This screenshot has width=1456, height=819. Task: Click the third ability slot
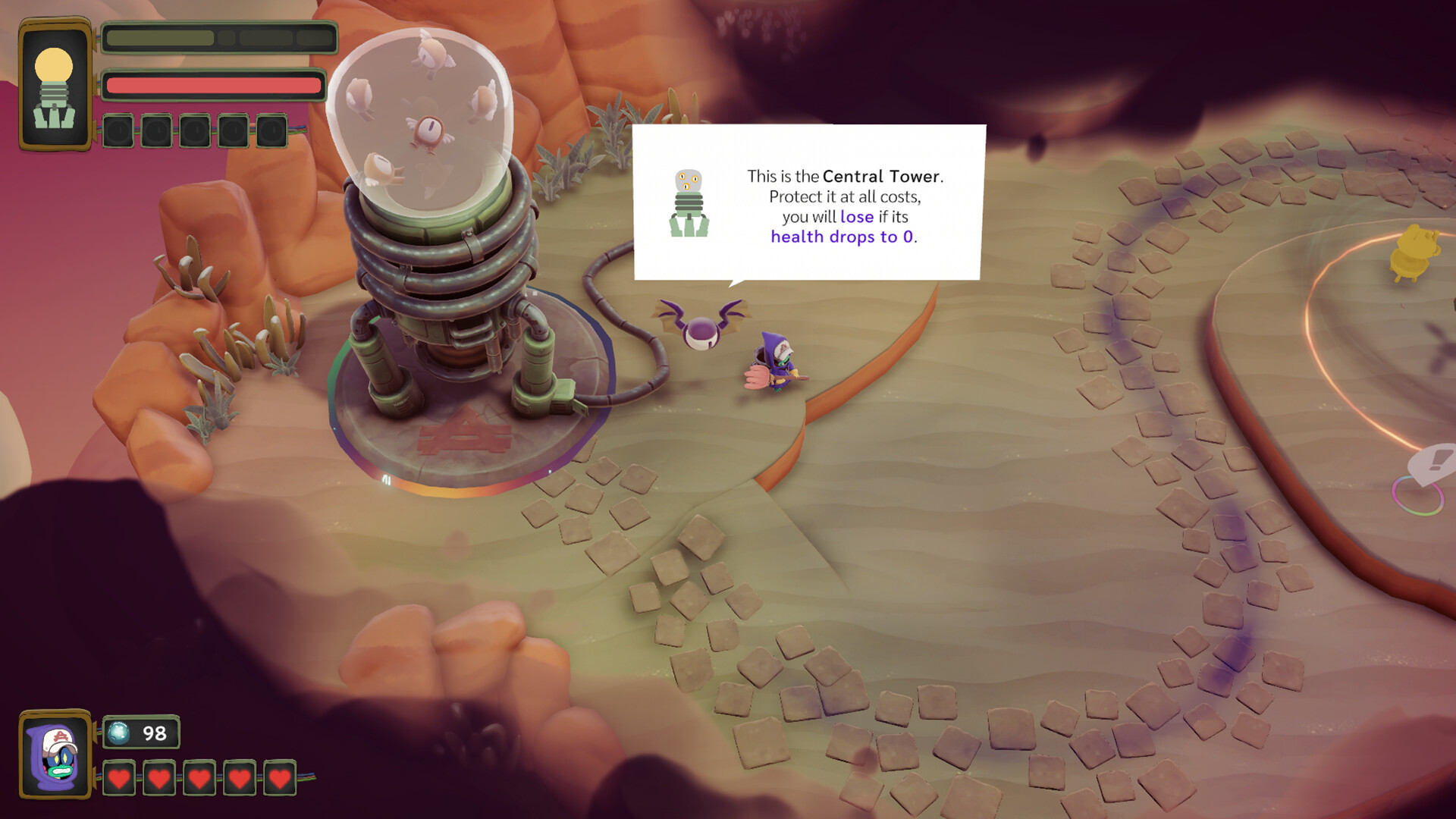193,130
